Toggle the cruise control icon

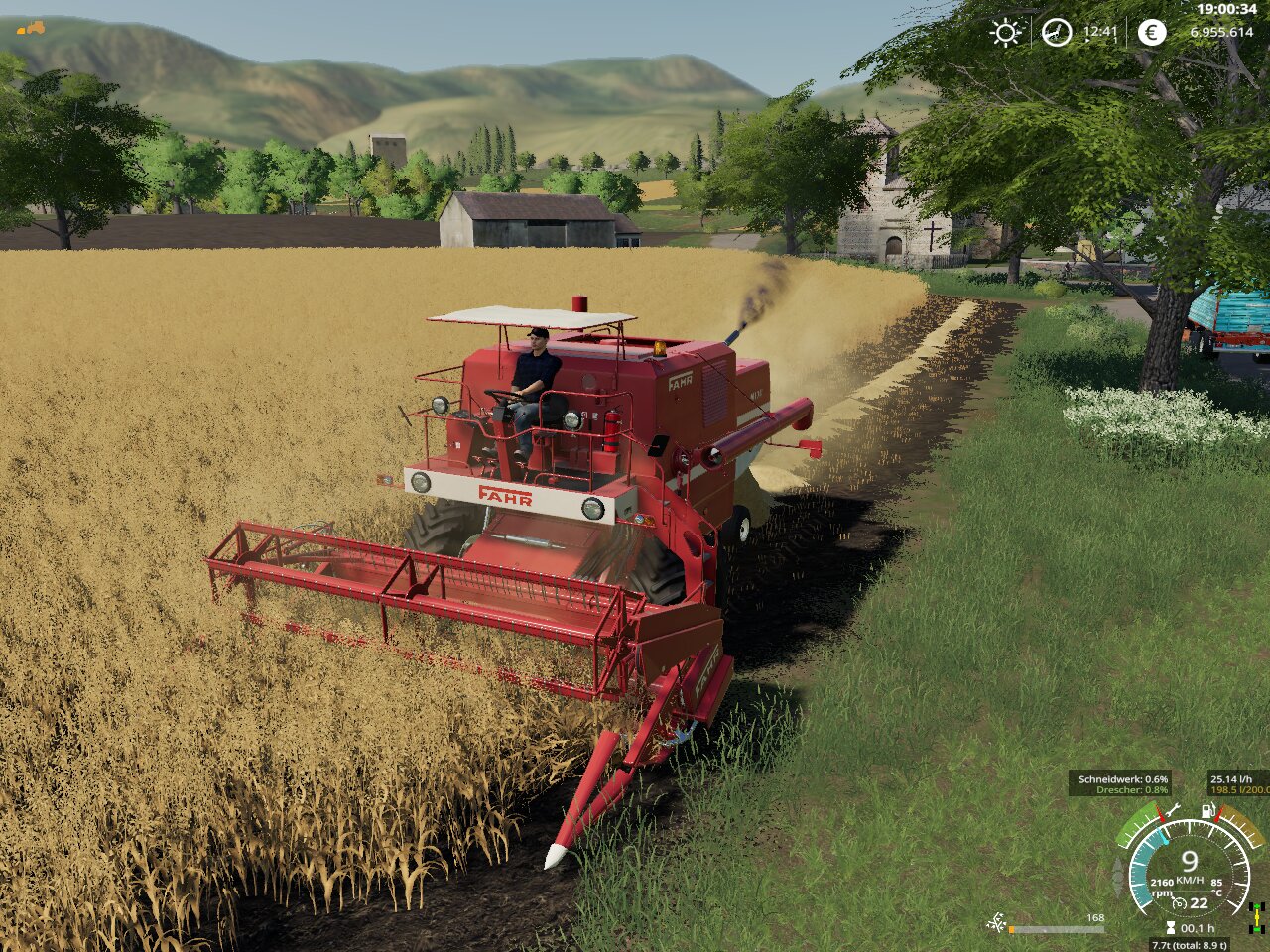1180,903
